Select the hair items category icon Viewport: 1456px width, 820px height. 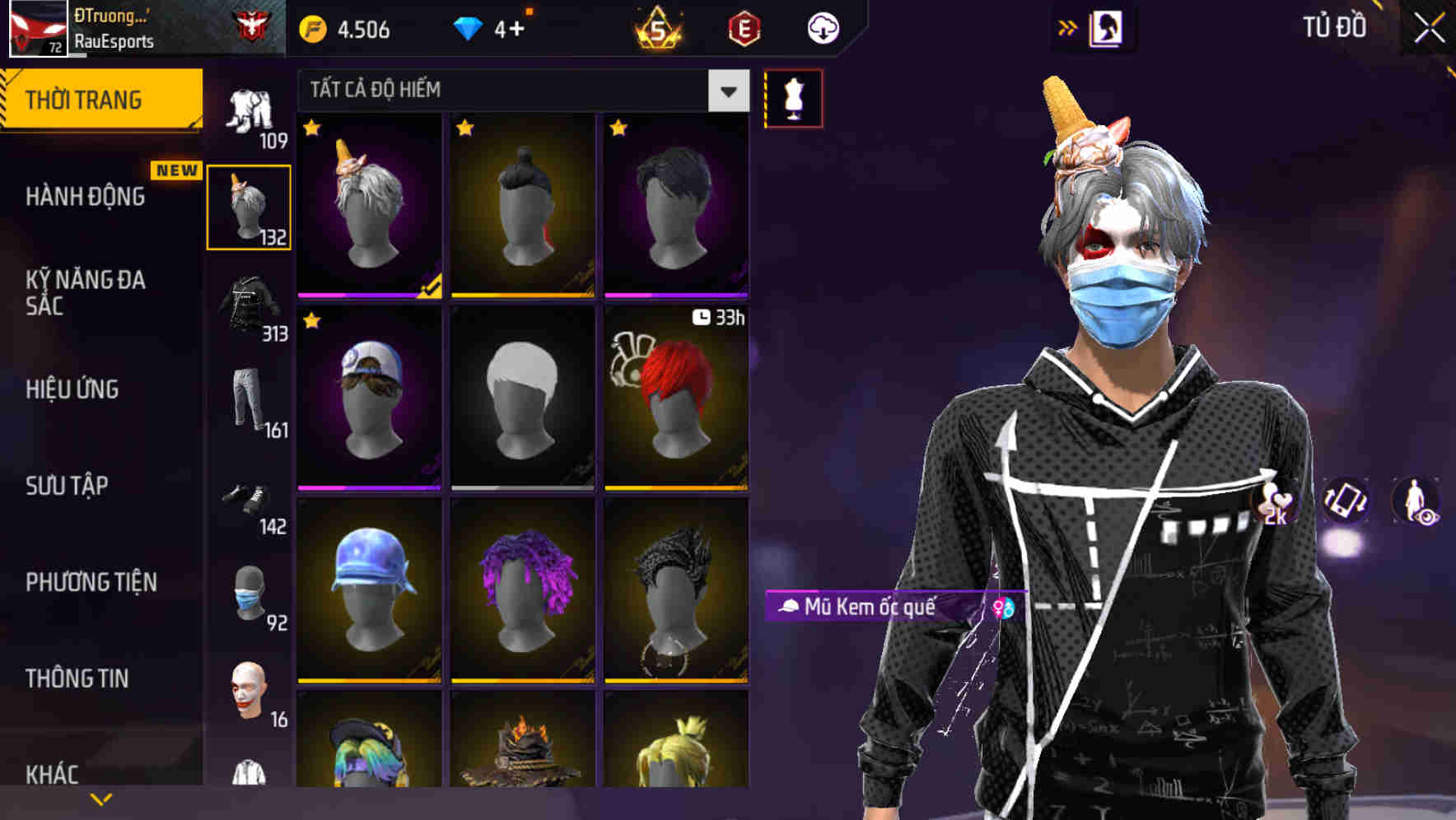(249, 206)
